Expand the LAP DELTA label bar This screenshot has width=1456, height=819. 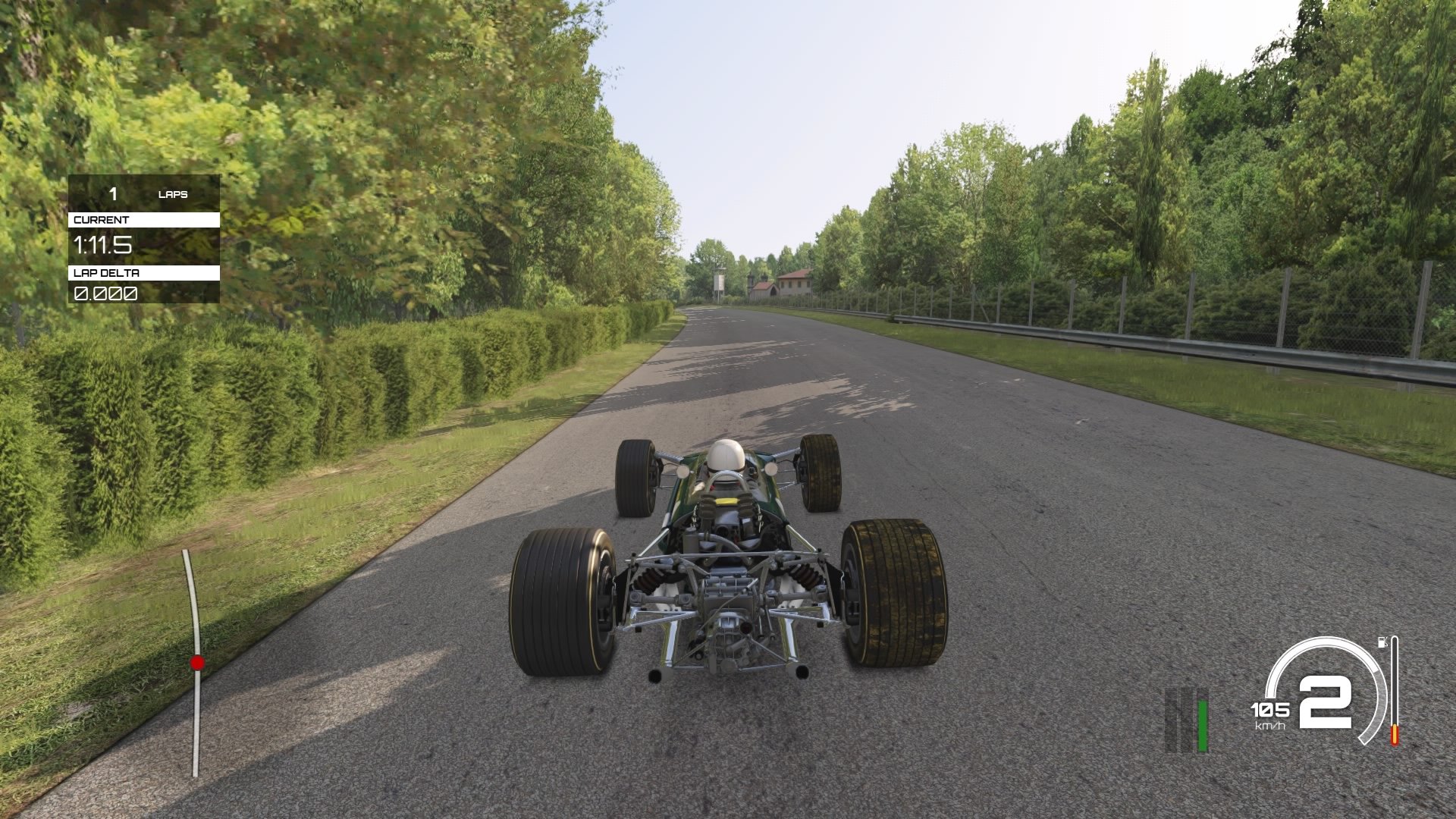coord(144,273)
